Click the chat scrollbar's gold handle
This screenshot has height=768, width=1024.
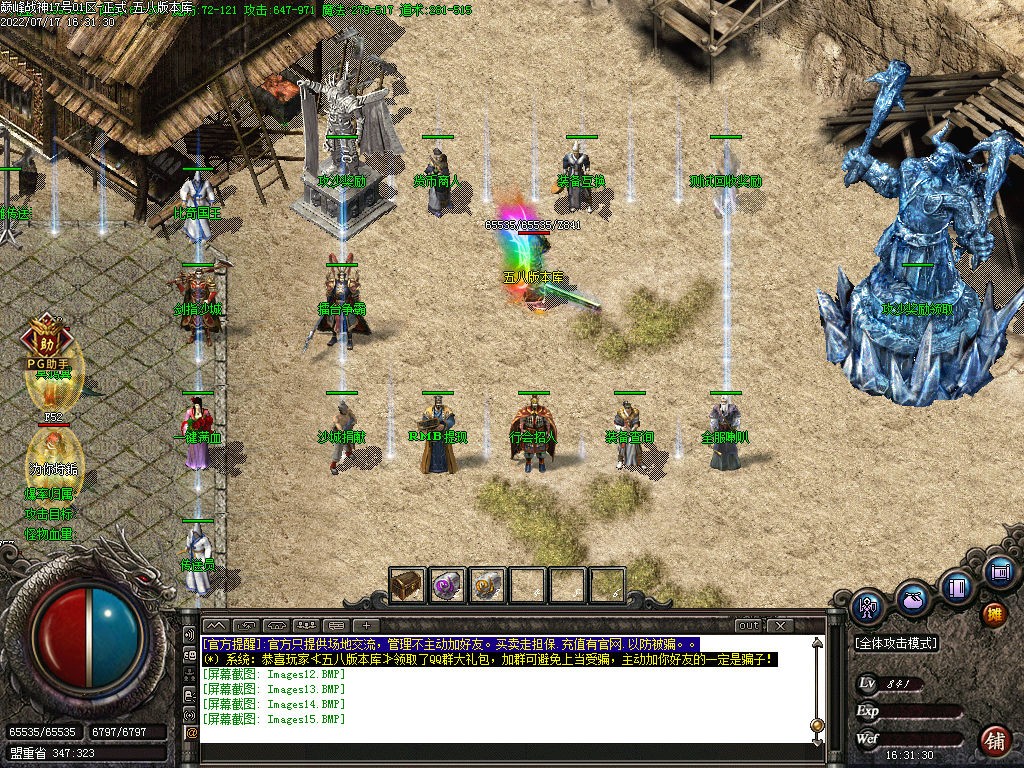coord(817,725)
